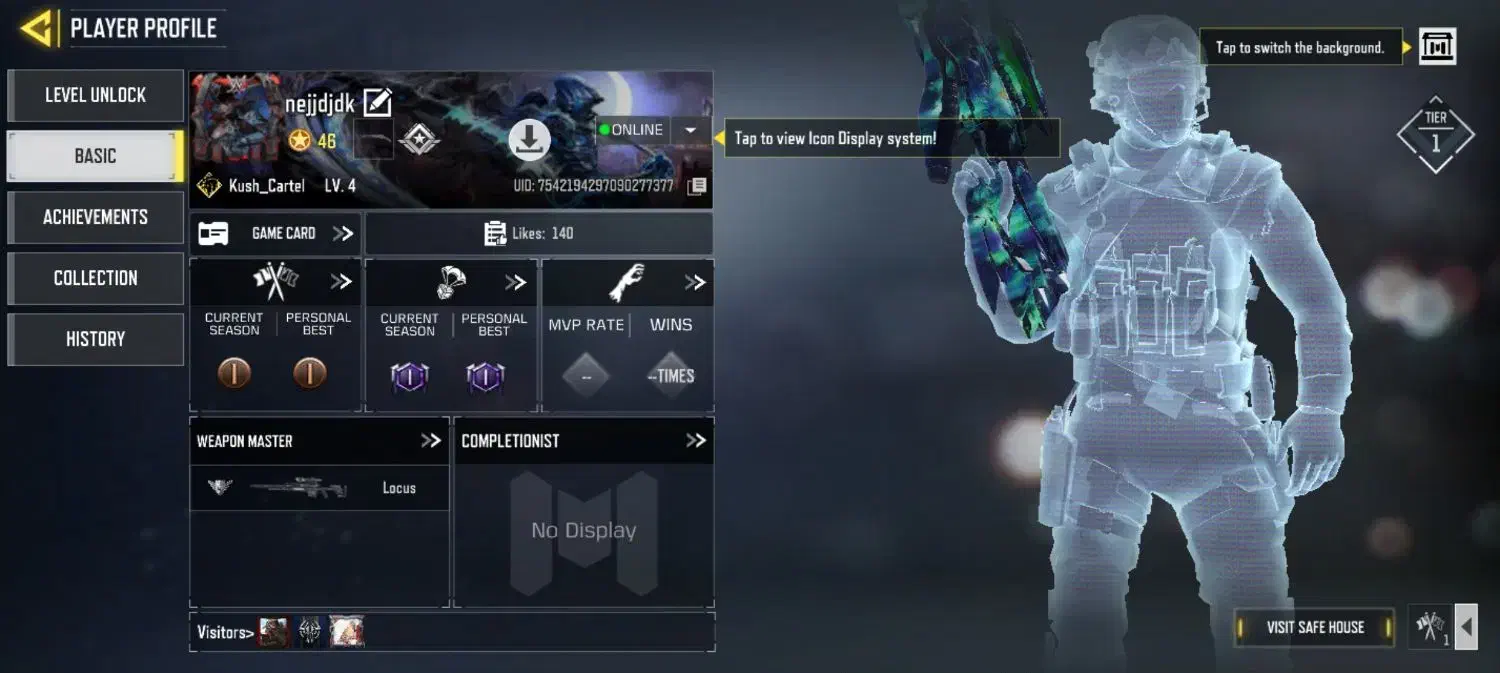Expand the Completionist section
Viewport: 1500px width, 673px height.
(695, 441)
